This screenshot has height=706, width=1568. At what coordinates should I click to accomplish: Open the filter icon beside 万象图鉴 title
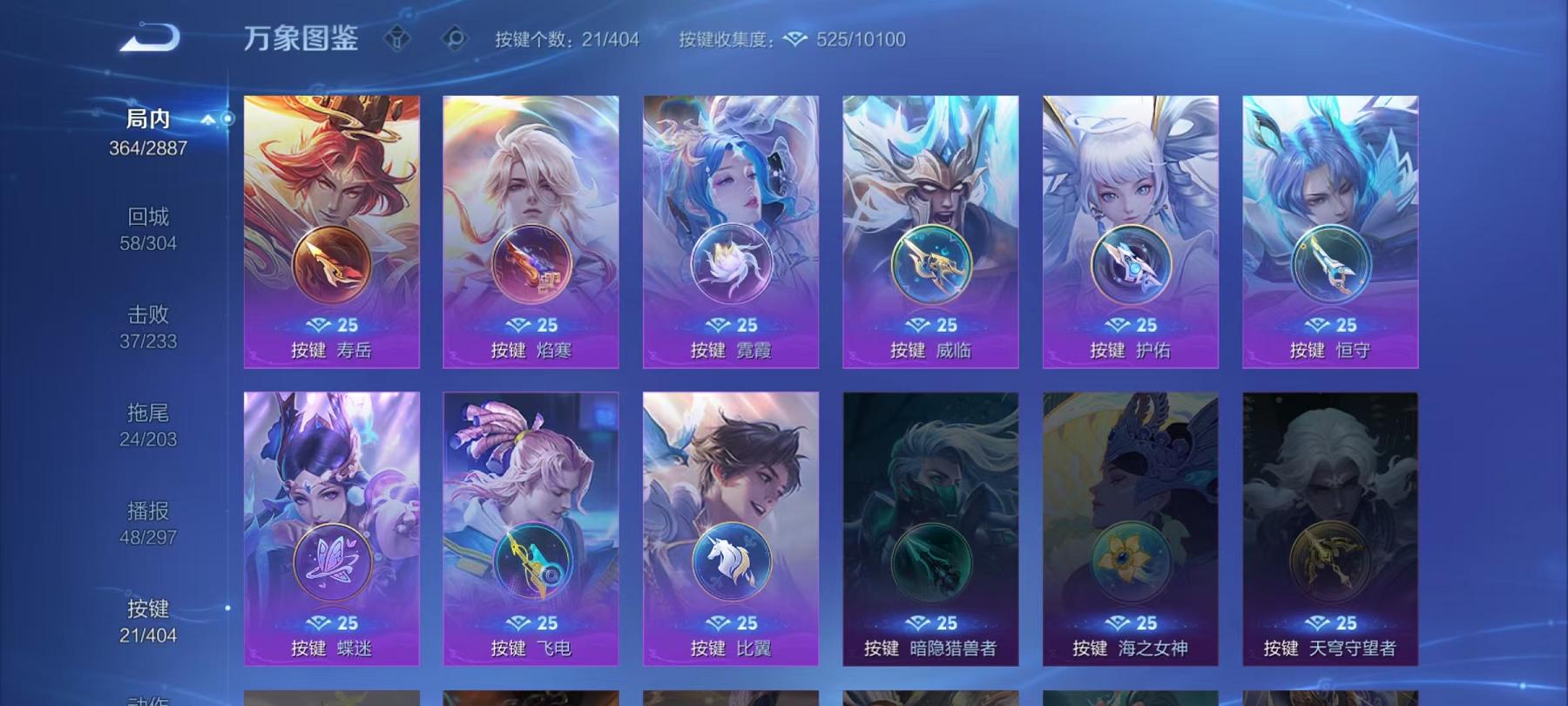tap(399, 38)
